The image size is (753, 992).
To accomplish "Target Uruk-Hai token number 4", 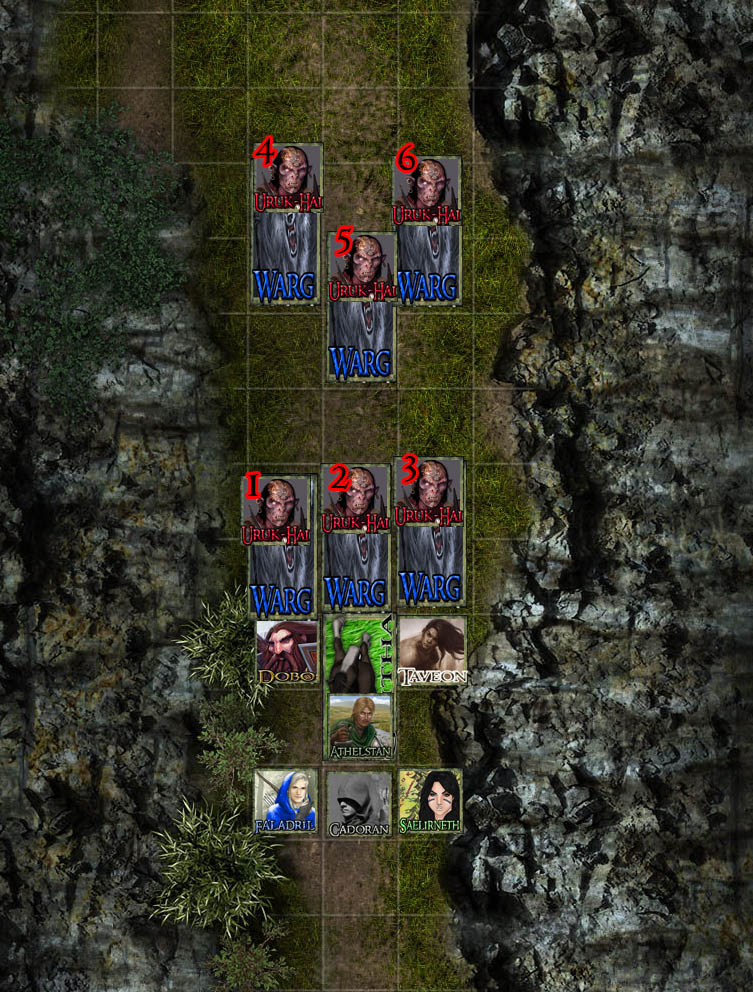I will 288,178.
